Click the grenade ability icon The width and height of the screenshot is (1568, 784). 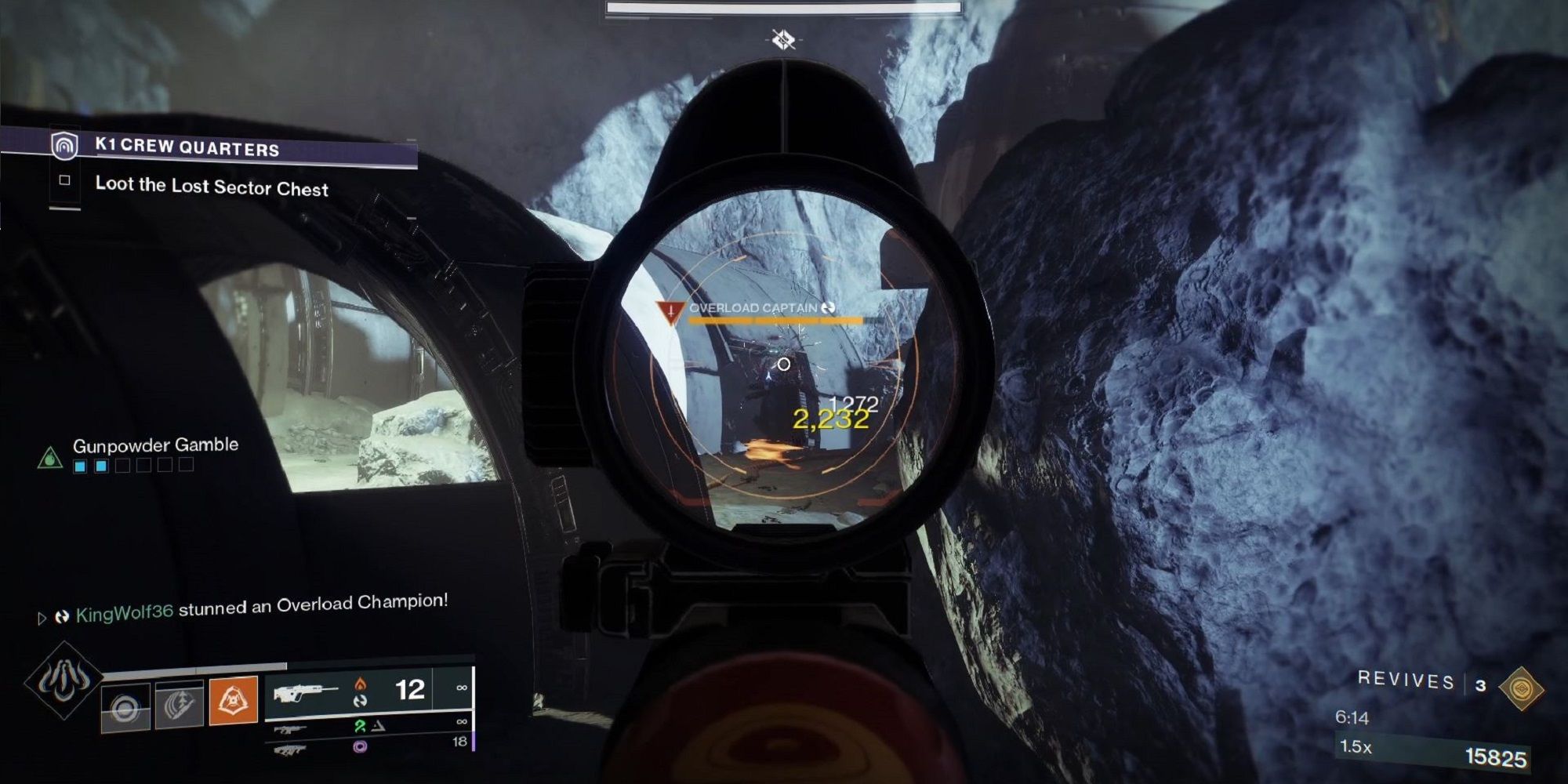125,706
